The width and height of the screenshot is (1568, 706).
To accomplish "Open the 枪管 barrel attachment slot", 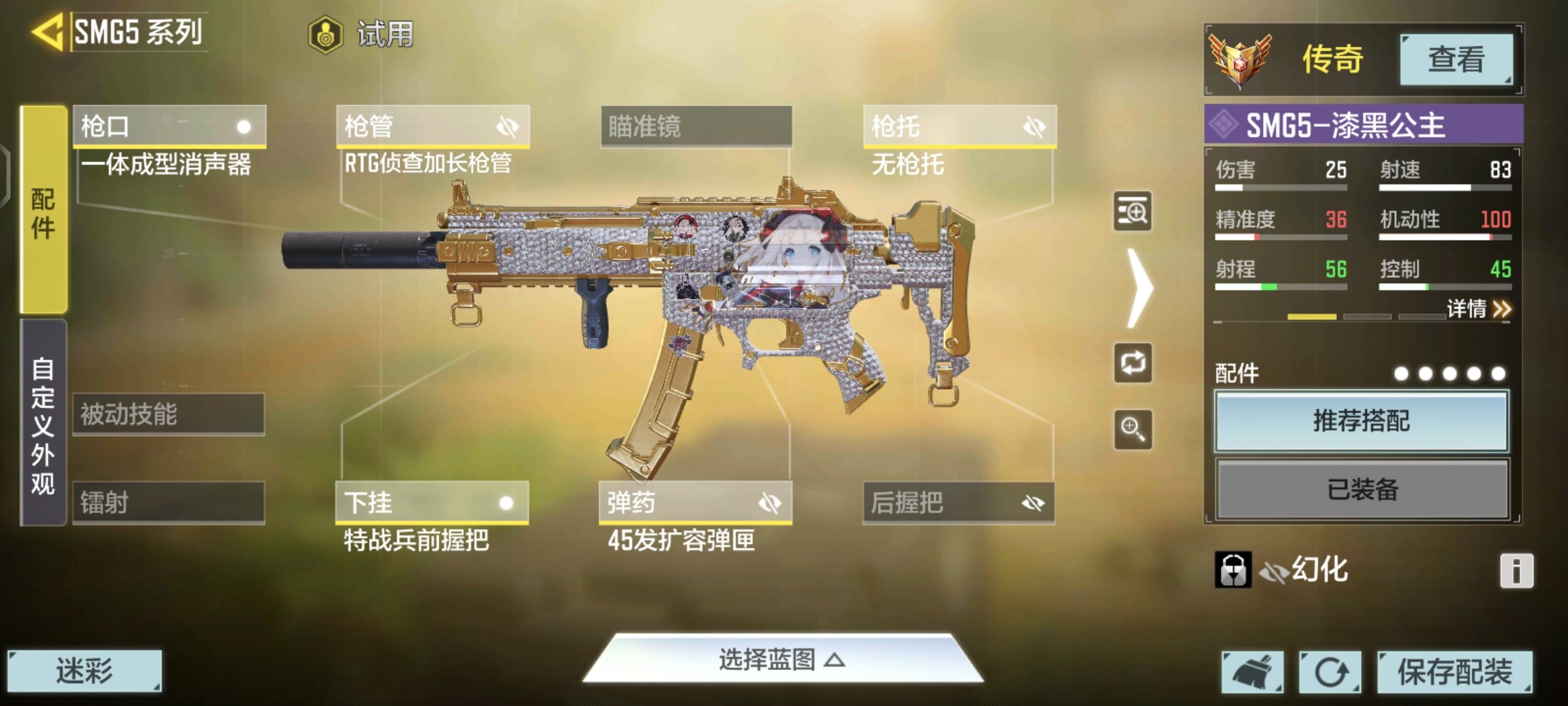I will pos(433,126).
